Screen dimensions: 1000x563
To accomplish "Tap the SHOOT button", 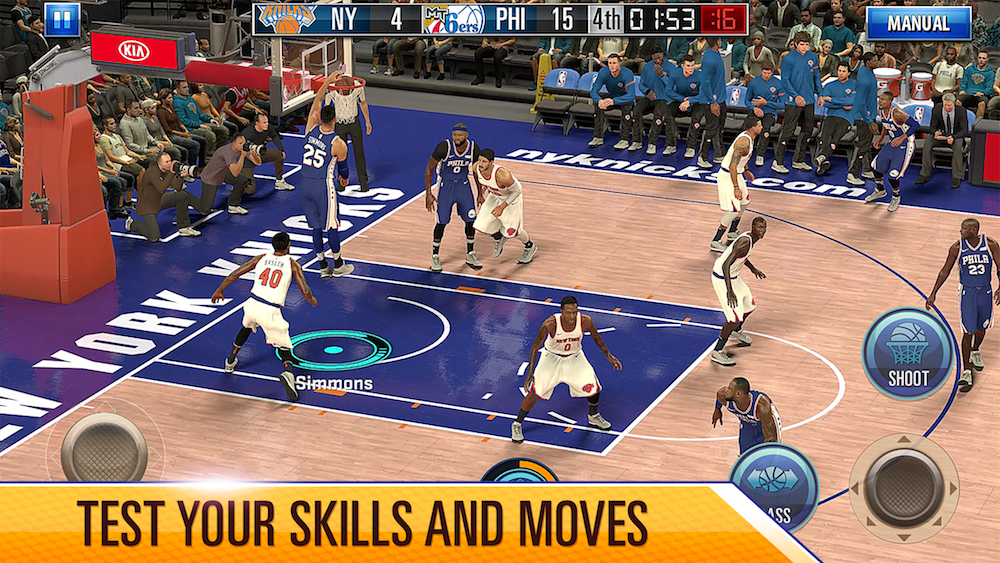I will [908, 354].
